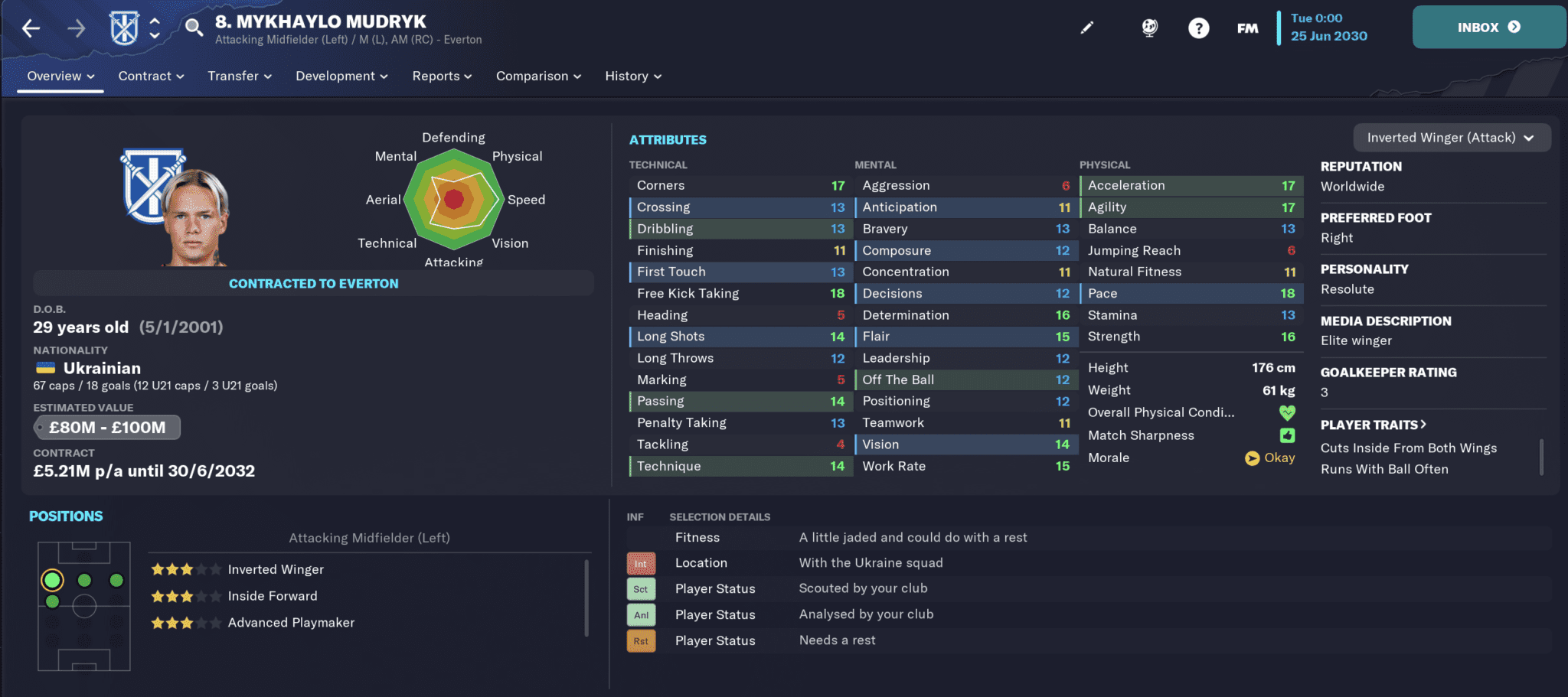Navigate forward with the right arrow
Image resolution: width=1568 pixels, height=697 pixels.
[76, 29]
